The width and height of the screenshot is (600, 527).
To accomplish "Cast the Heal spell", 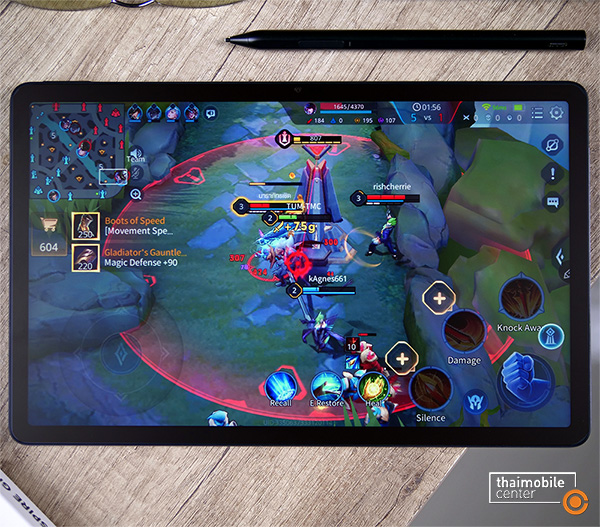I will (372, 385).
